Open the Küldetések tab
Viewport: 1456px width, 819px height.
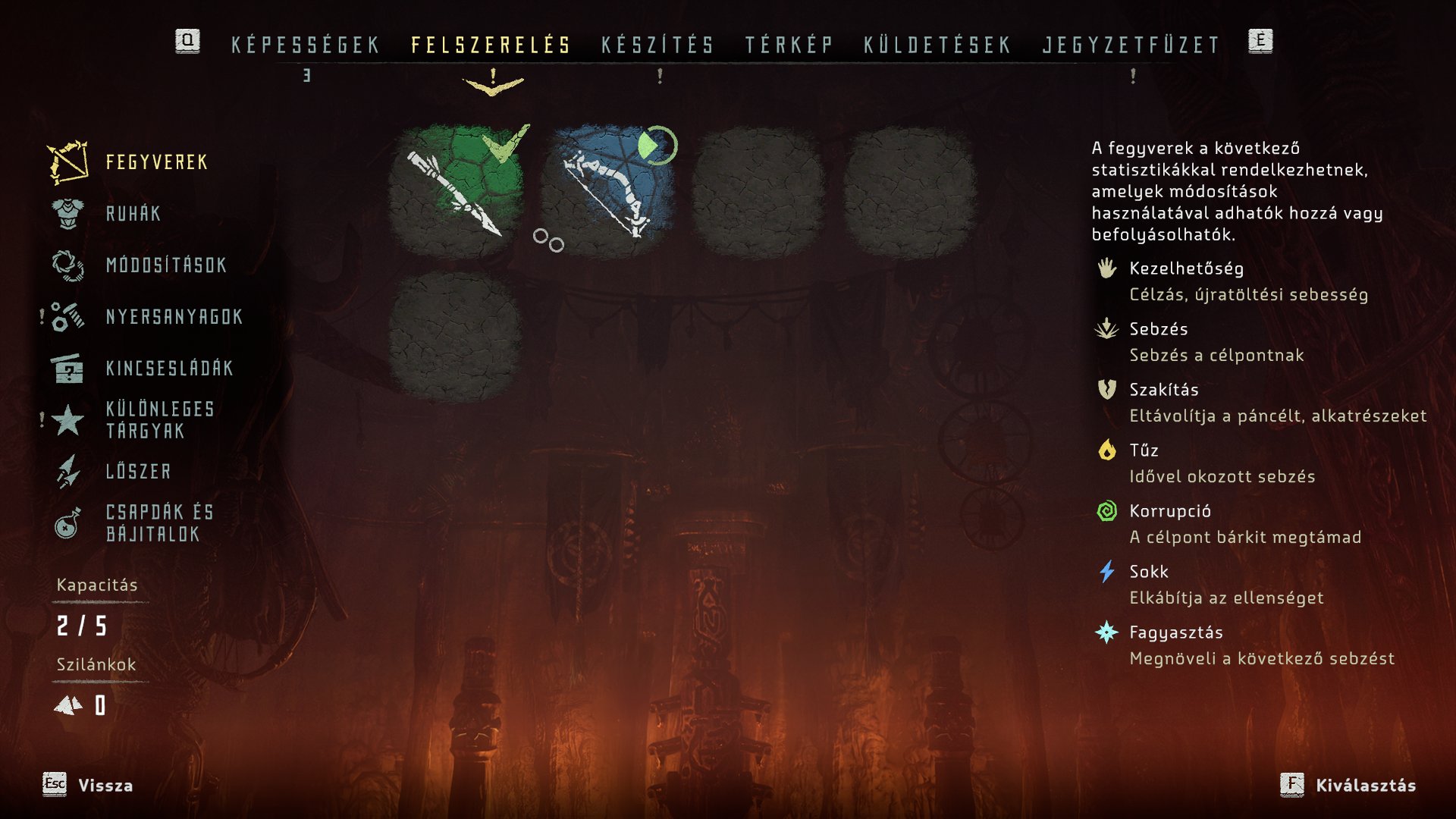click(937, 45)
